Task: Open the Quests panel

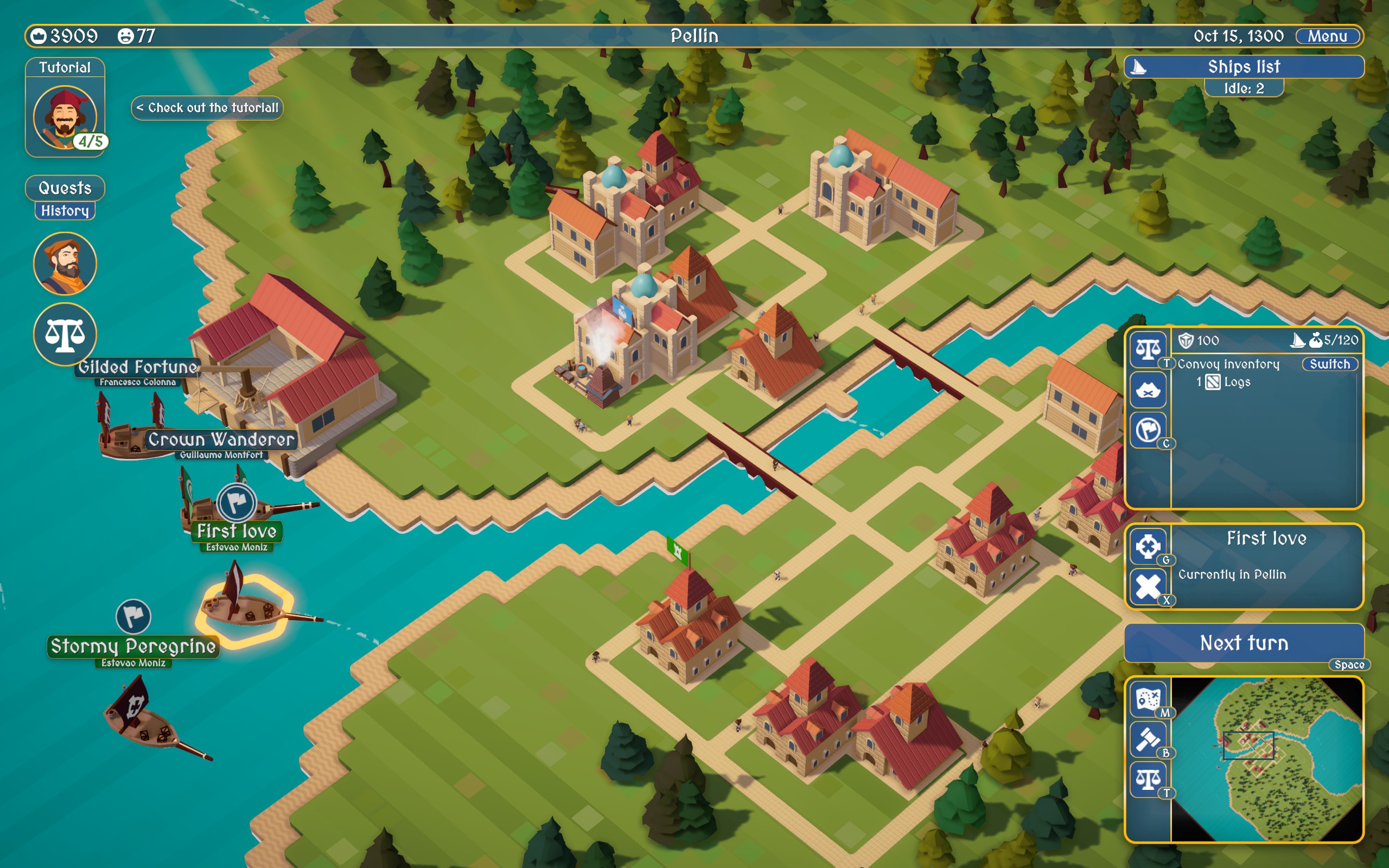Action: (x=65, y=188)
